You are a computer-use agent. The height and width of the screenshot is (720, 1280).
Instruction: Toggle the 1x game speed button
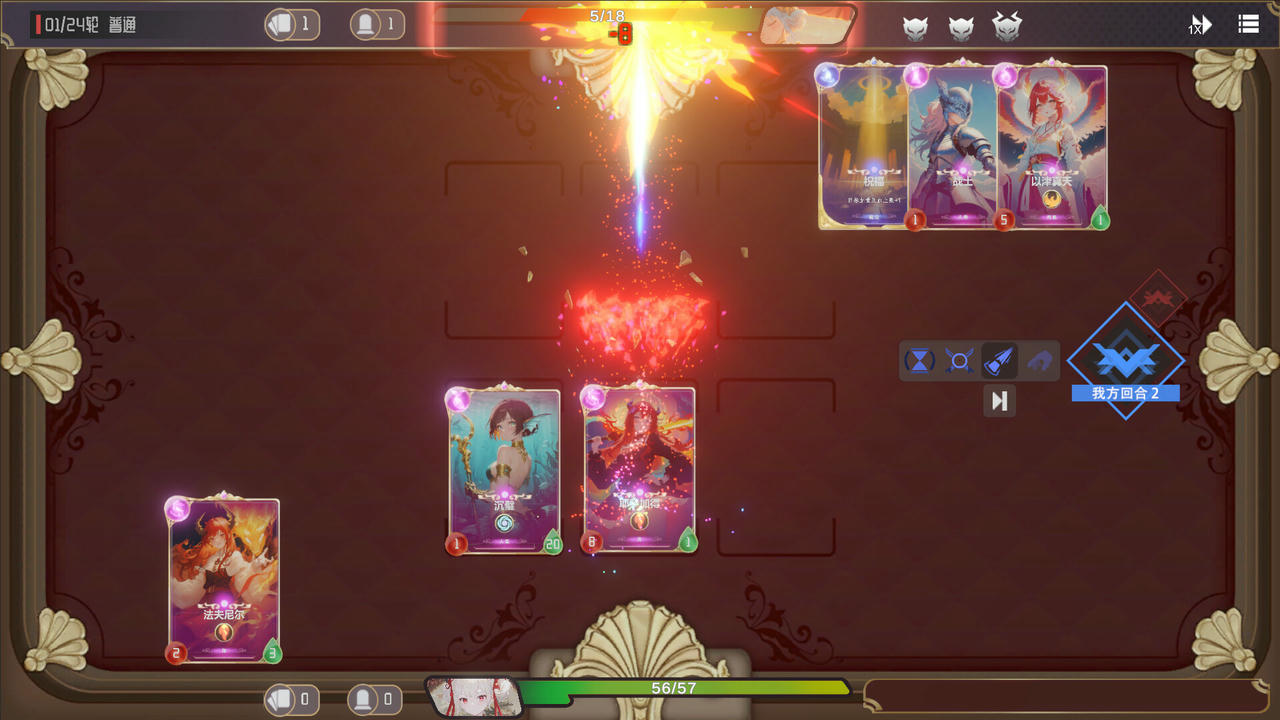pos(1200,25)
